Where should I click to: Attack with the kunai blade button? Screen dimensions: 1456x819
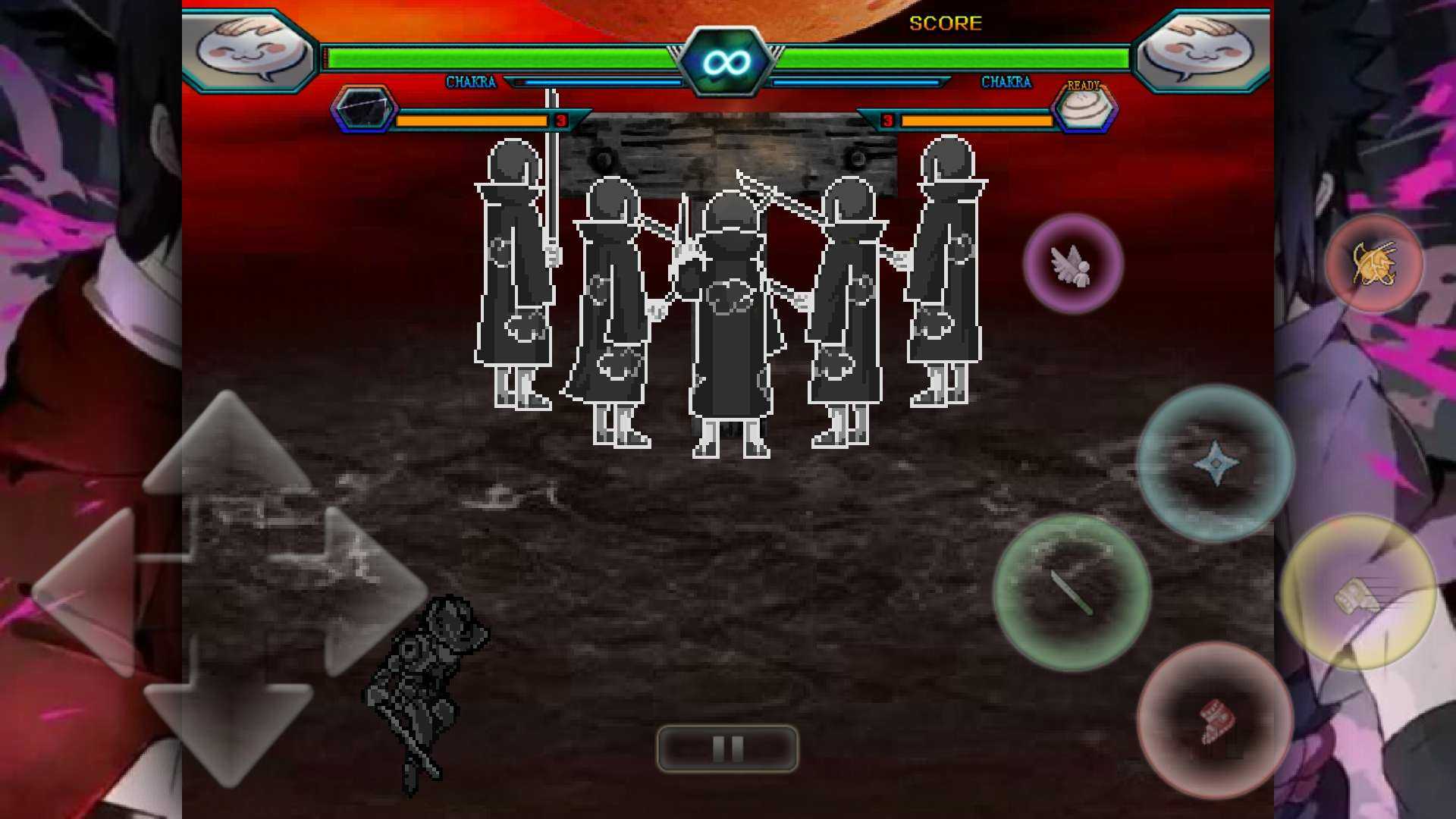[x=1071, y=594]
